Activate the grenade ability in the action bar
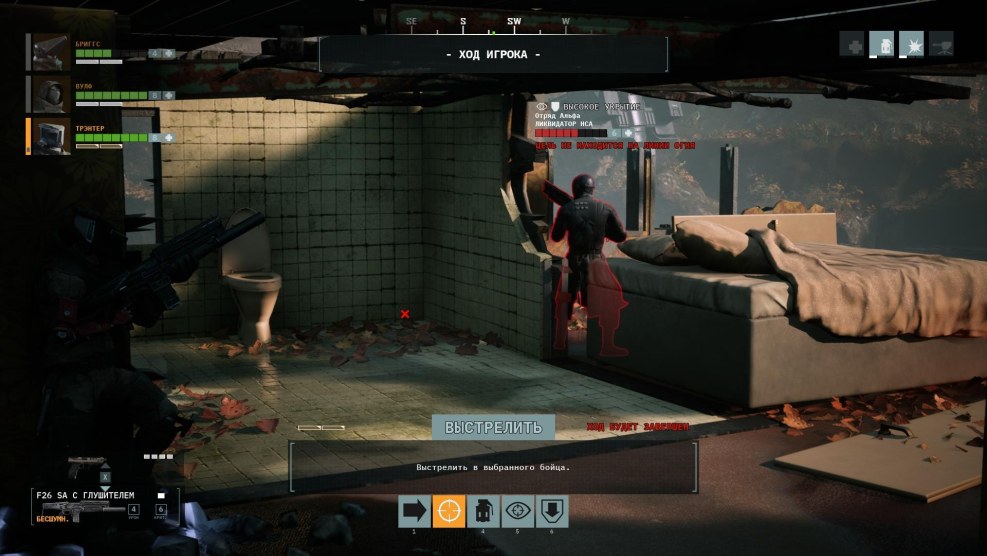 click(x=482, y=511)
